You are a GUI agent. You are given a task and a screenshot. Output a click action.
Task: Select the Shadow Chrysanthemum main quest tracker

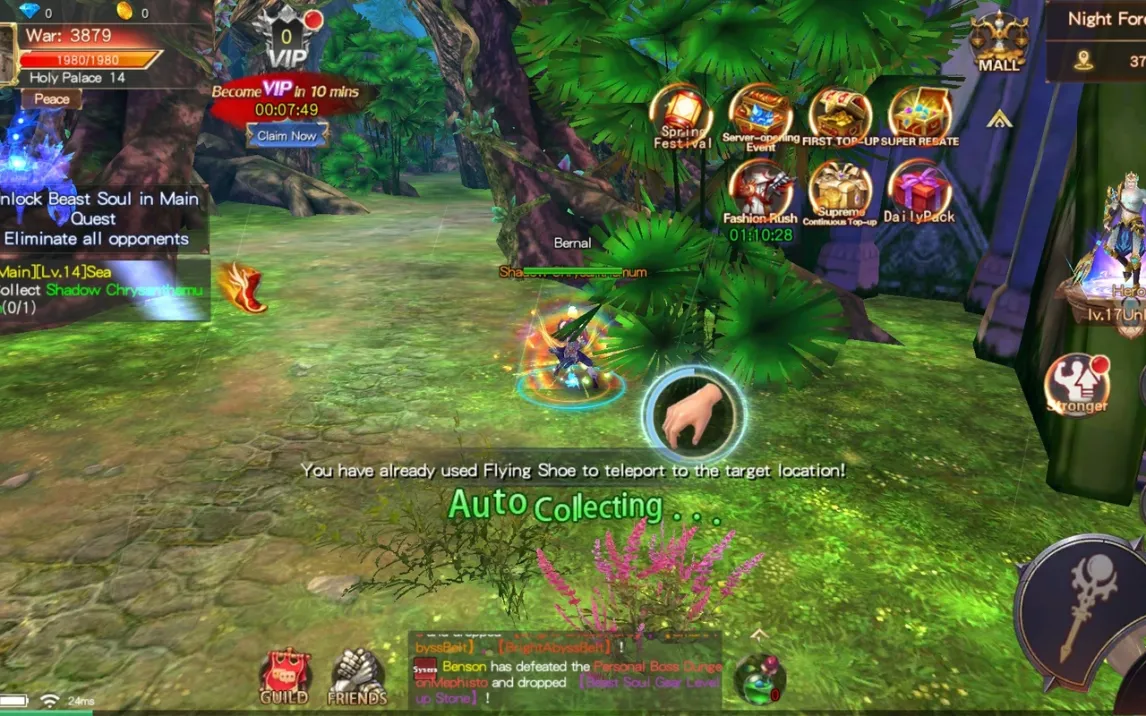click(x=102, y=289)
